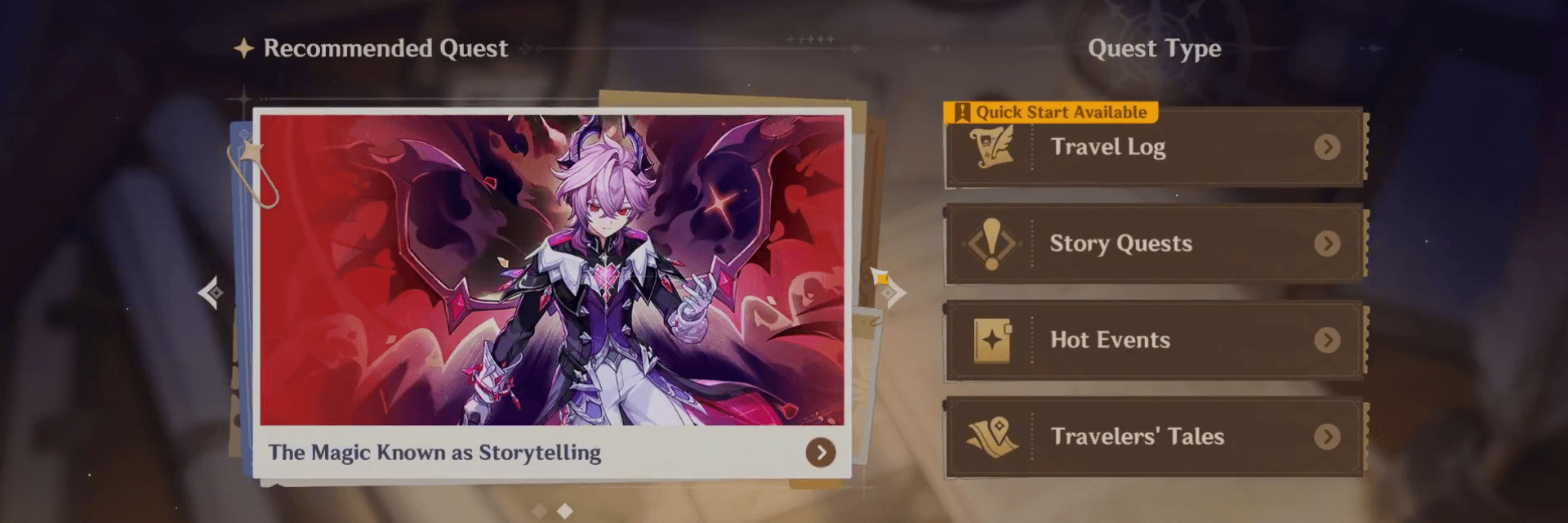Click the recommended quest character artwork
Screen dimensions: 1568x523
[551, 270]
